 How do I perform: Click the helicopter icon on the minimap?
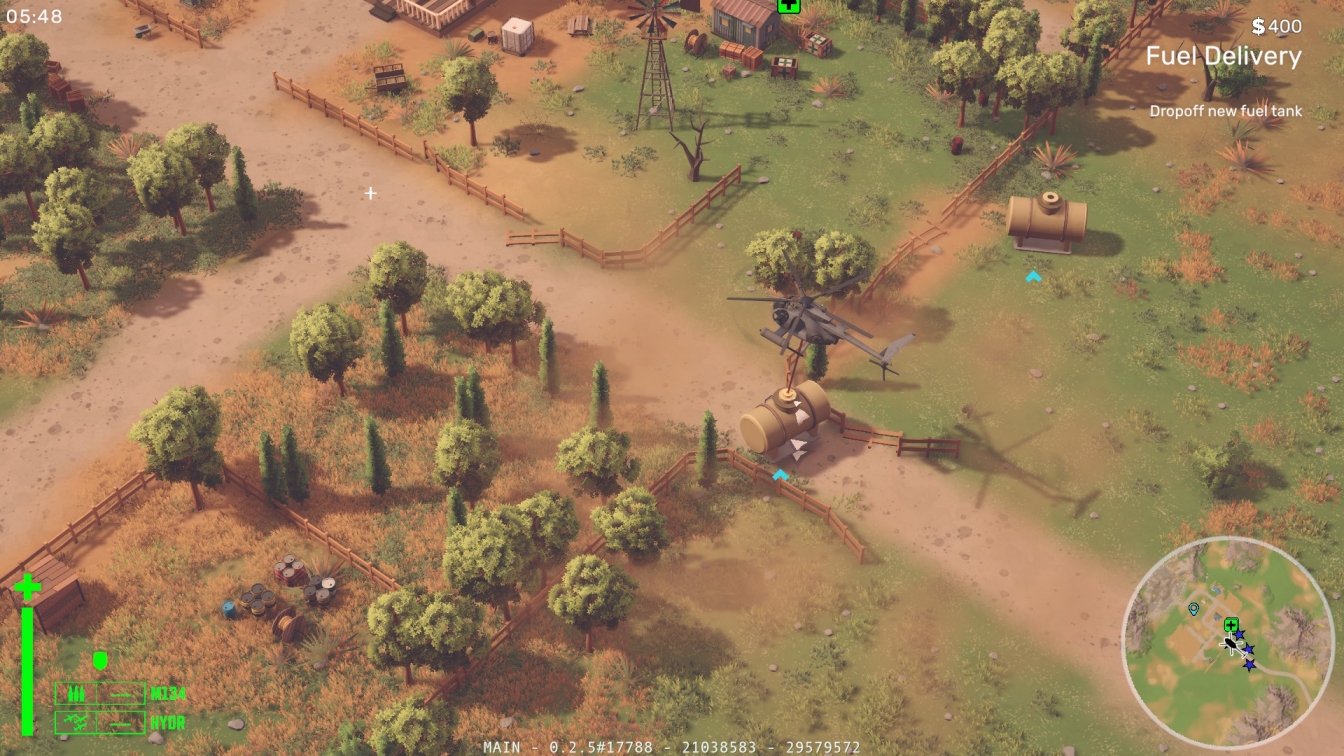1231,644
